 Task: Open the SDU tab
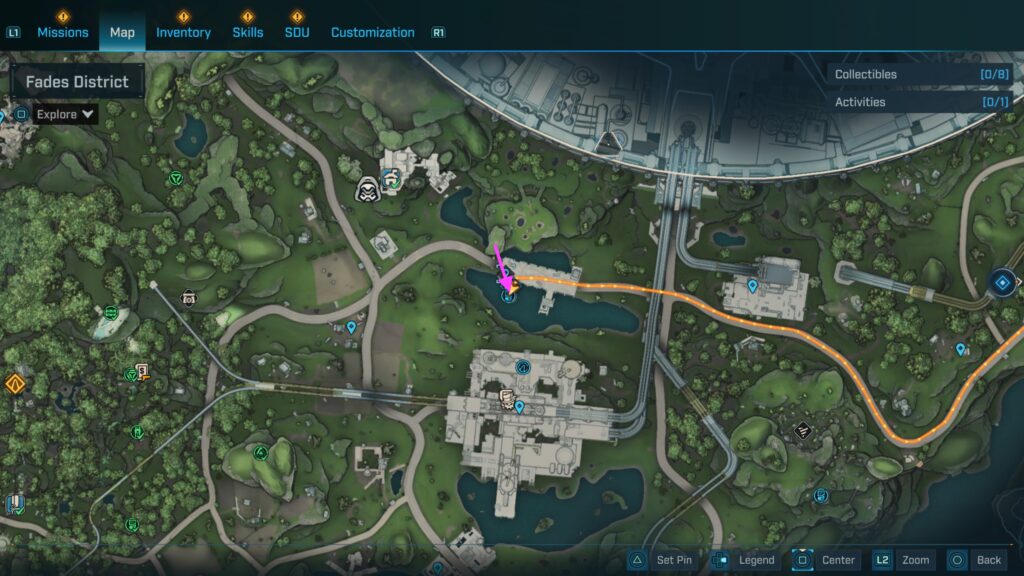tap(296, 32)
